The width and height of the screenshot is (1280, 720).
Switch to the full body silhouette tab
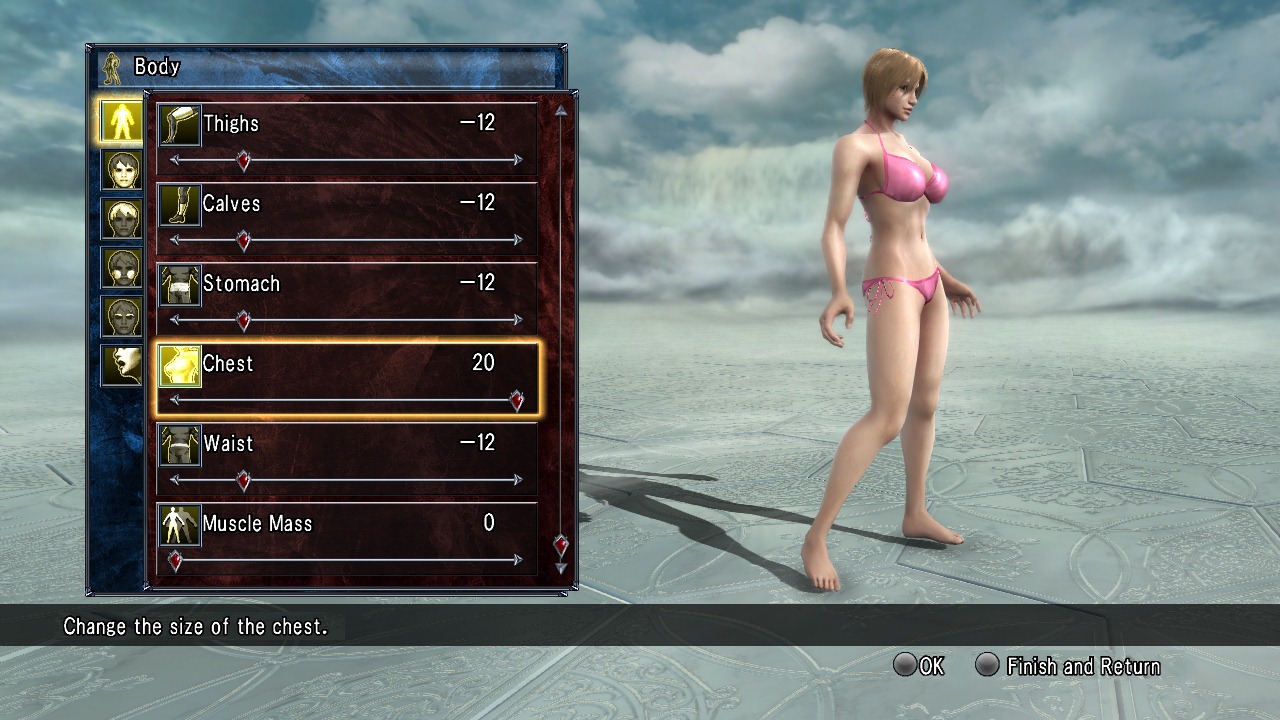[x=121, y=120]
